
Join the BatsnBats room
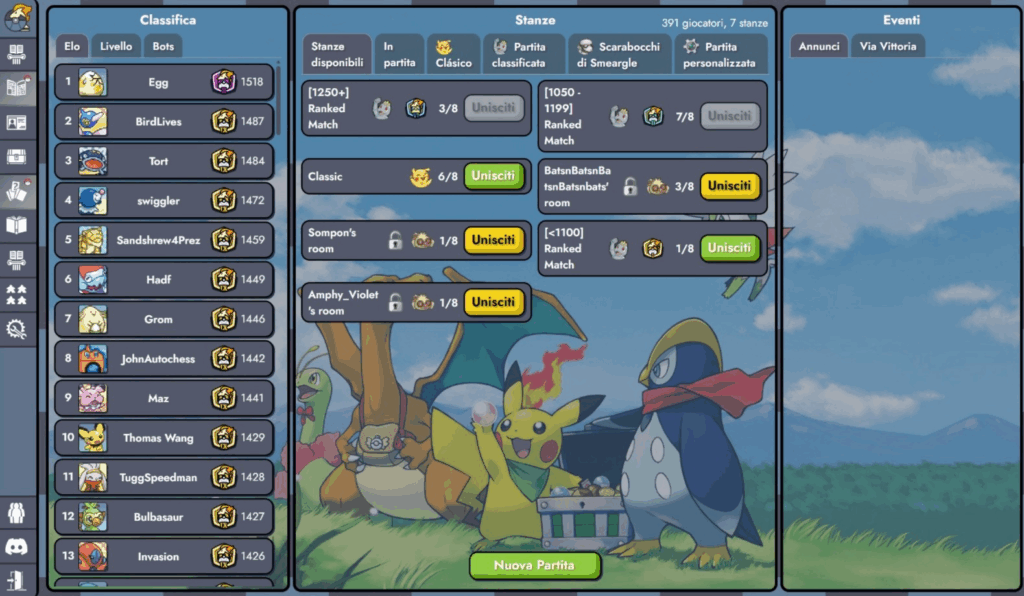[x=730, y=186]
